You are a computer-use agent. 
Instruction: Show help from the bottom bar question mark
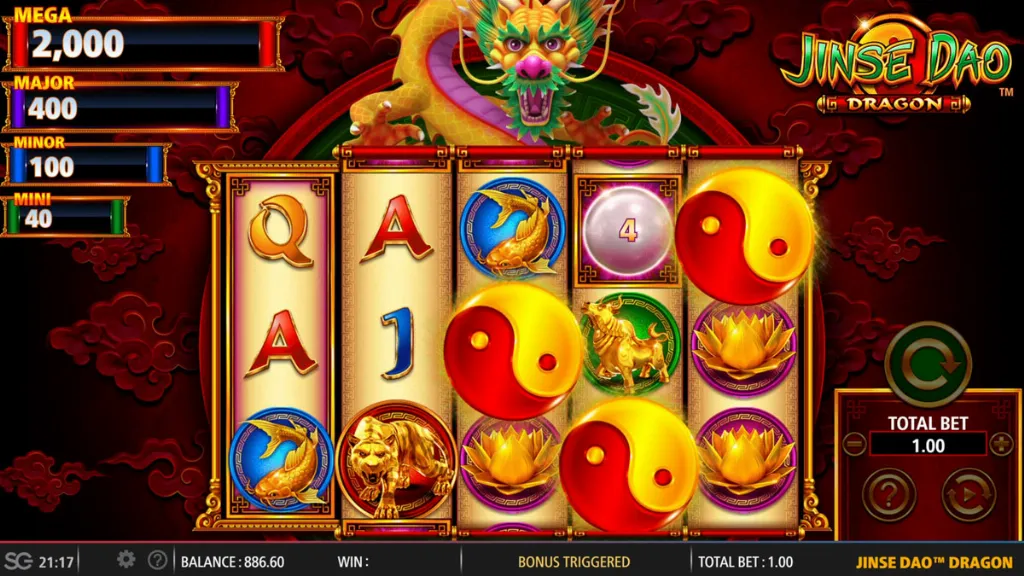[x=157, y=560]
